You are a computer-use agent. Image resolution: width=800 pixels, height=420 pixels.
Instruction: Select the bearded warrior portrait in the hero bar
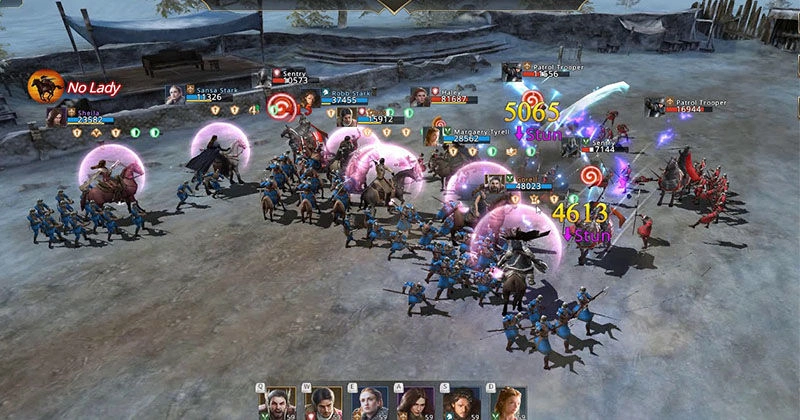(x=277, y=403)
